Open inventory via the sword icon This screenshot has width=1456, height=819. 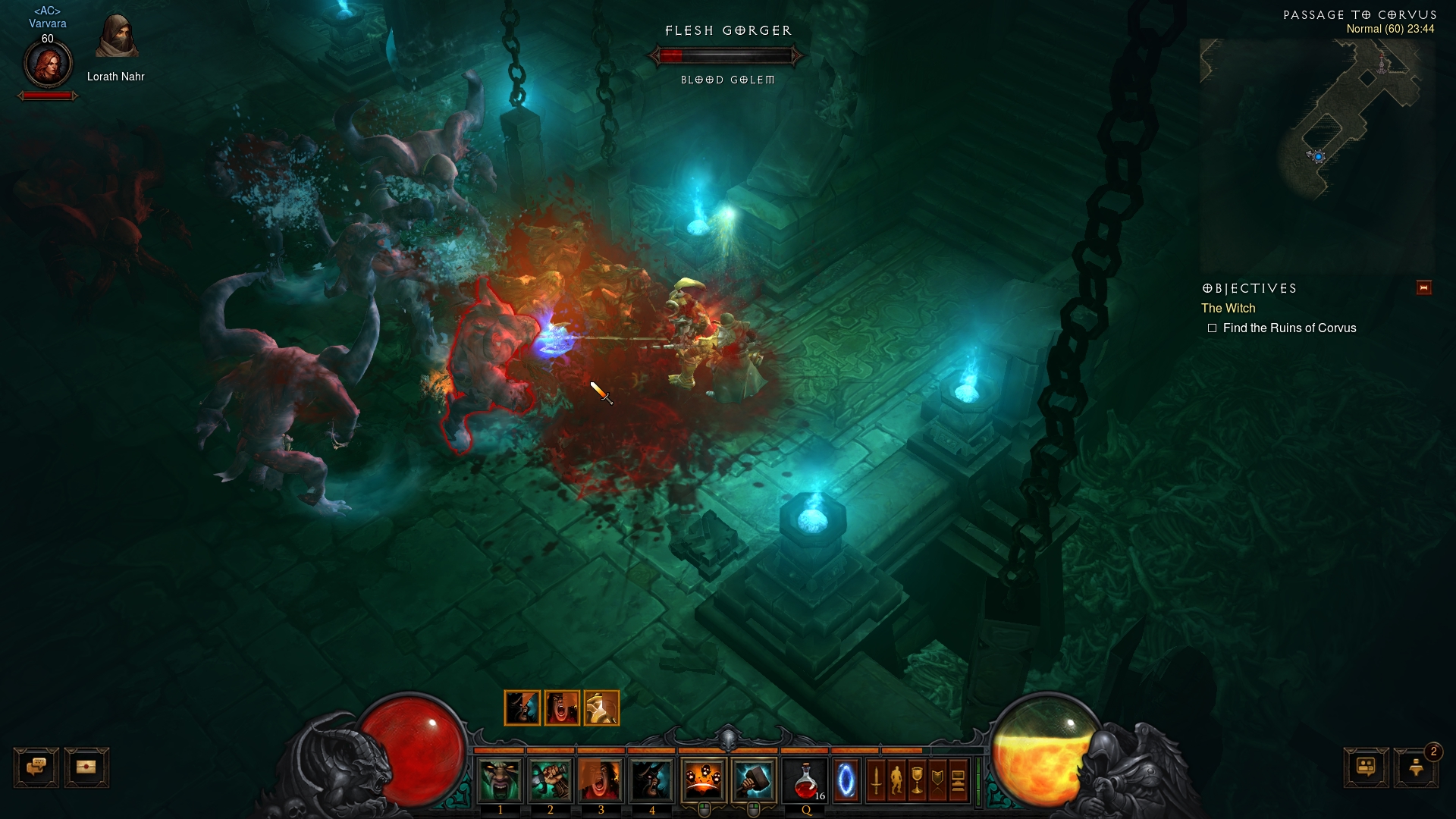(876, 780)
